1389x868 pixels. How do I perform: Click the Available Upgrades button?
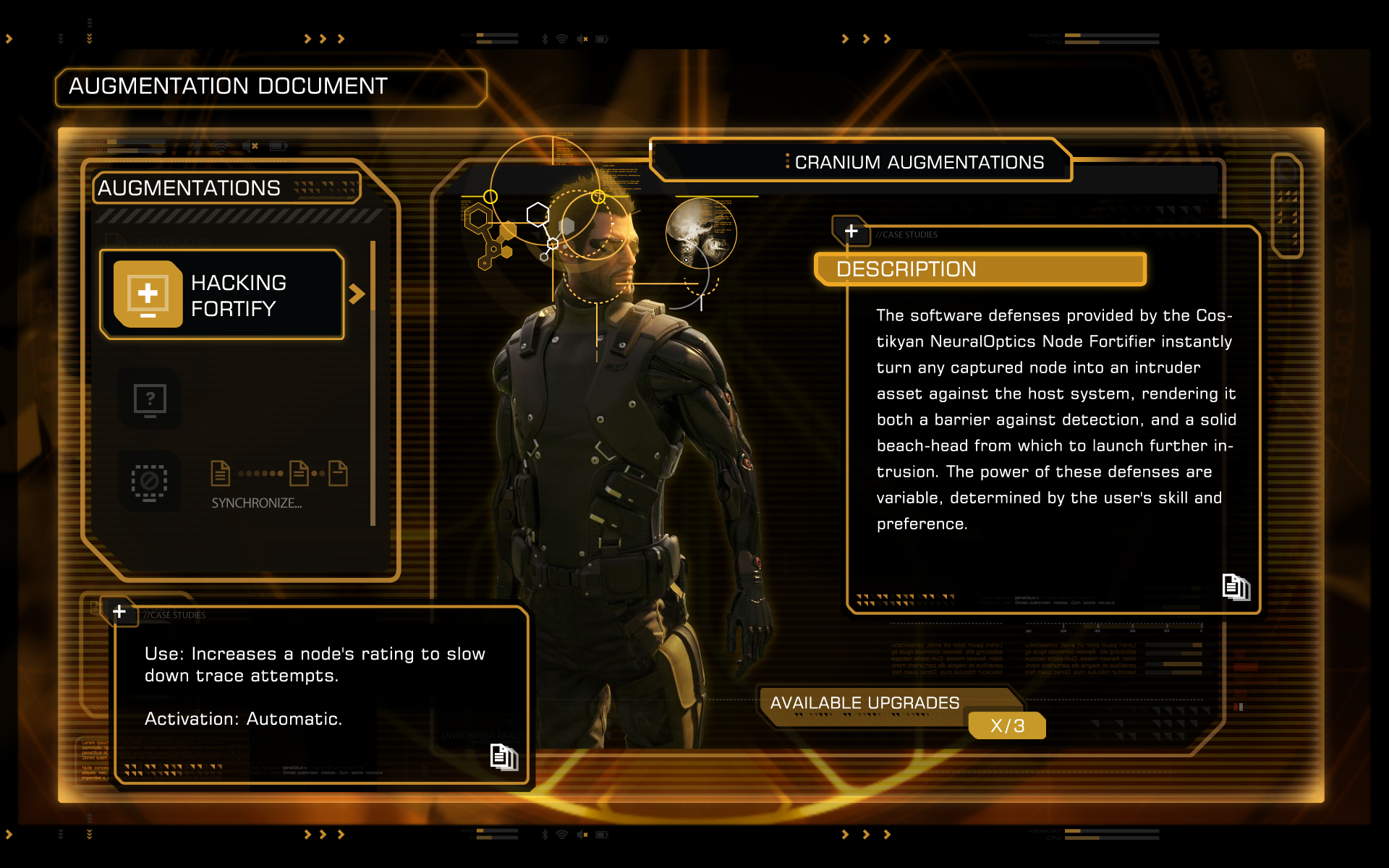pos(865,703)
